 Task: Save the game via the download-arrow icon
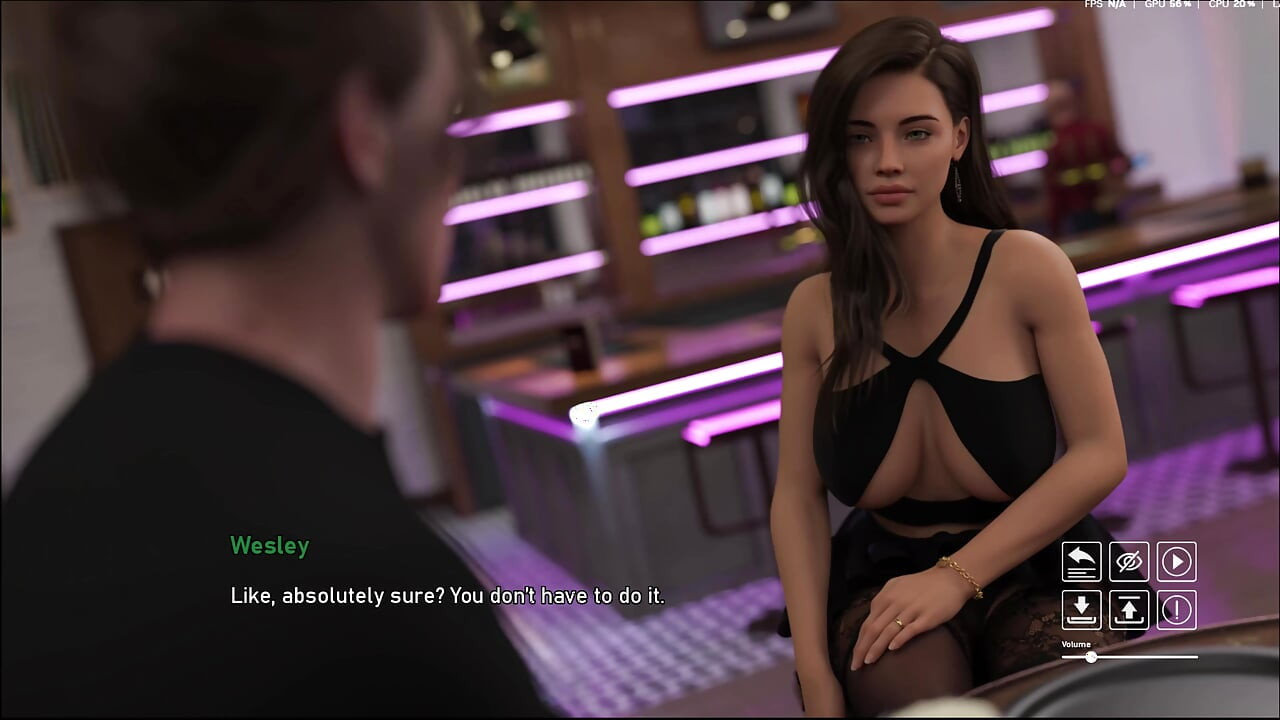(x=1081, y=611)
